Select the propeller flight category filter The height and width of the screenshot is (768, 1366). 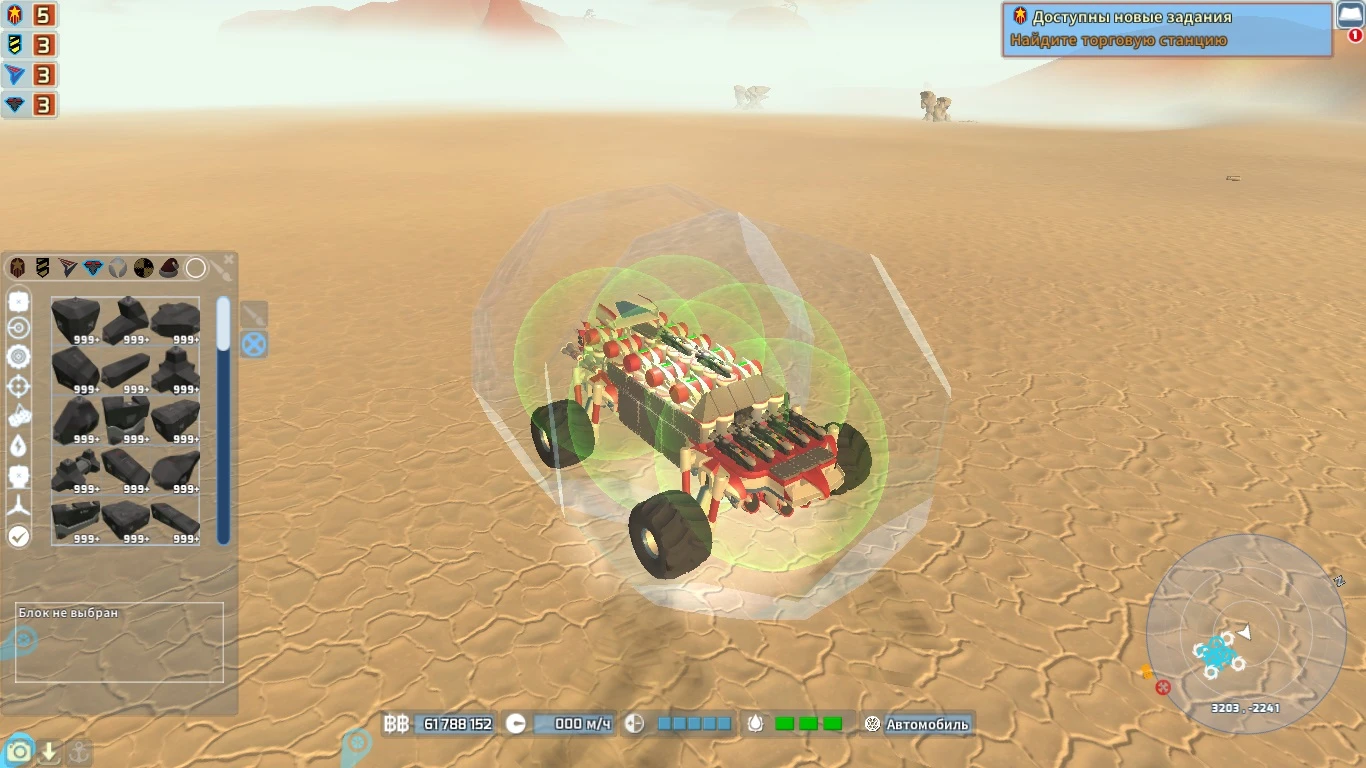click(x=18, y=508)
